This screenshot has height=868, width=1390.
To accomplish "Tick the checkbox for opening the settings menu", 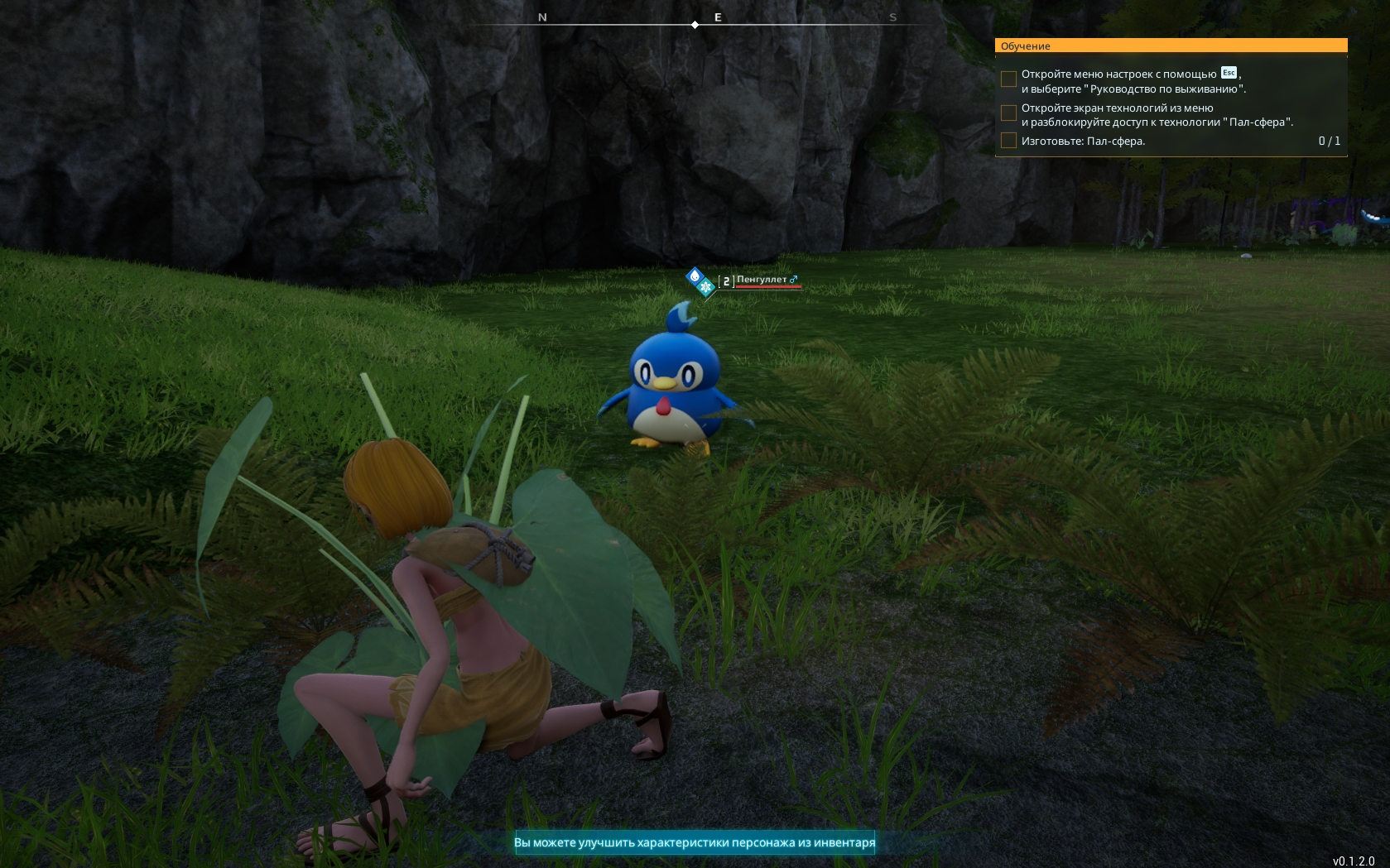I will [x=1008, y=79].
